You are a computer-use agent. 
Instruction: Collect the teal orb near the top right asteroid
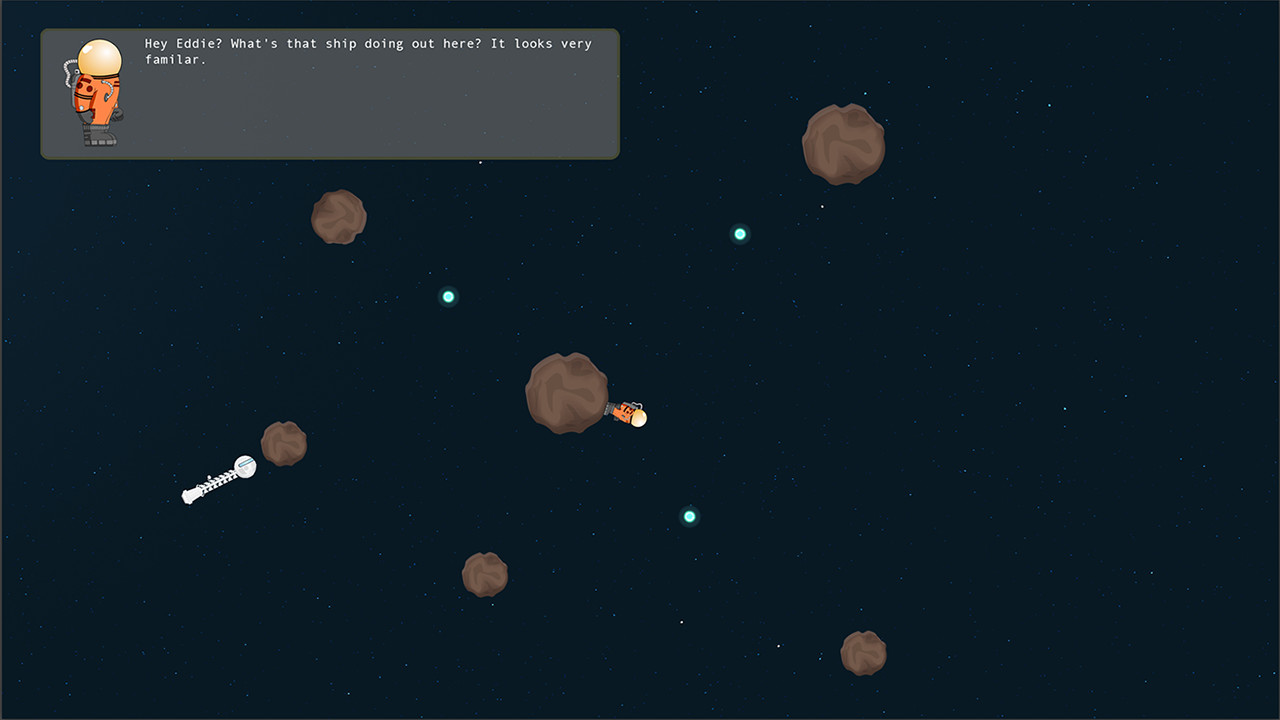[739, 233]
